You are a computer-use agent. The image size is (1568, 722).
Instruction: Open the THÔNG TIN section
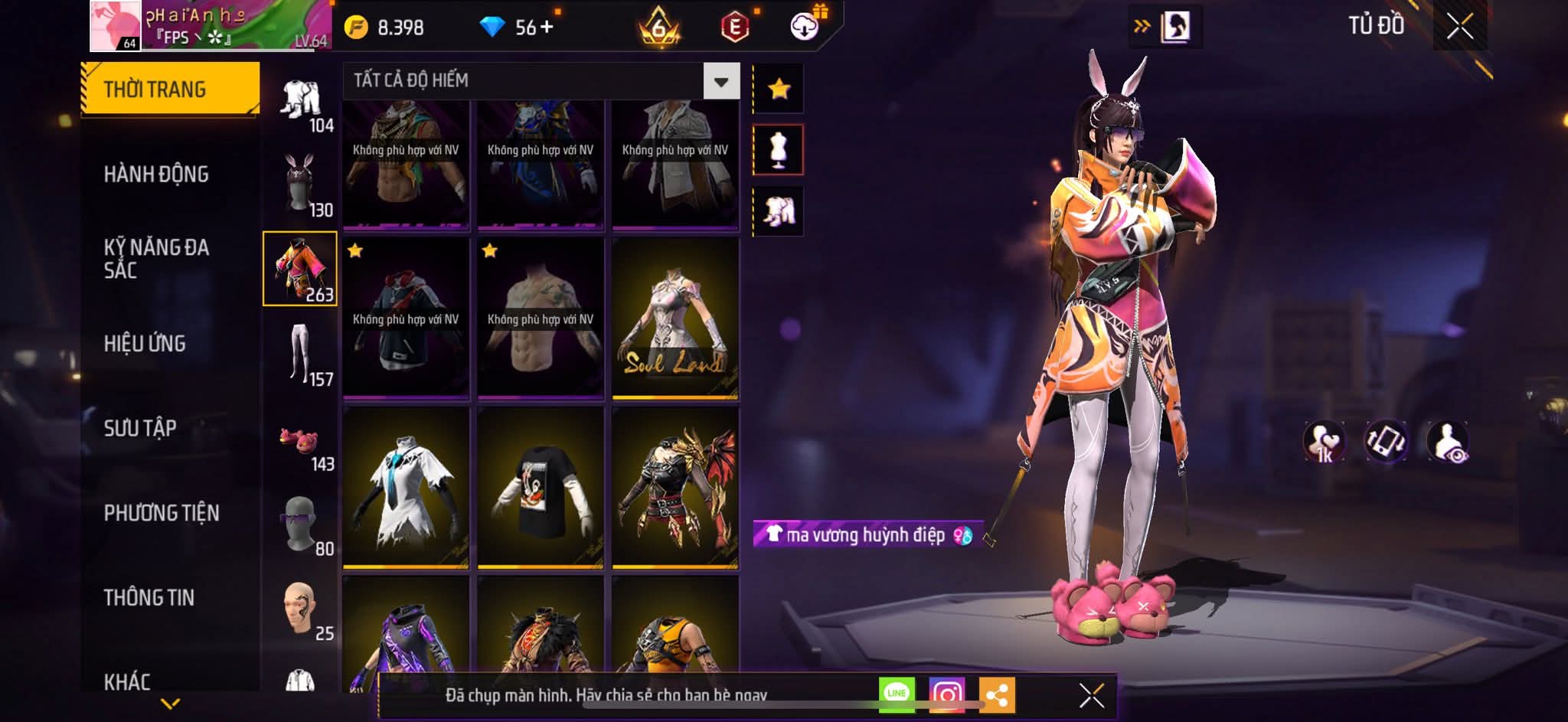click(x=149, y=597)
